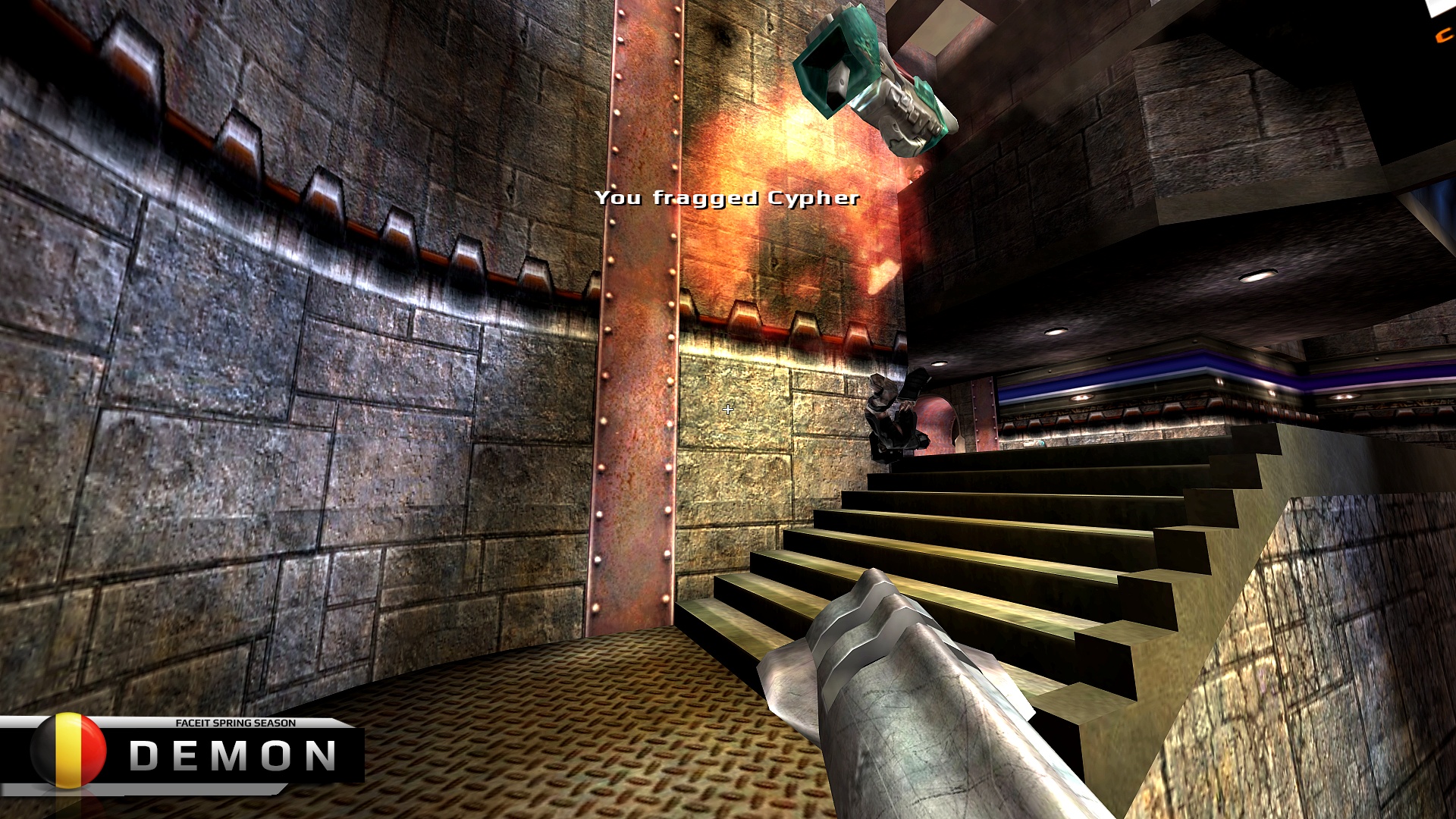Click the DEMON player nameplate banner
Screen dimensions: 1456x819
click(233, 755)
